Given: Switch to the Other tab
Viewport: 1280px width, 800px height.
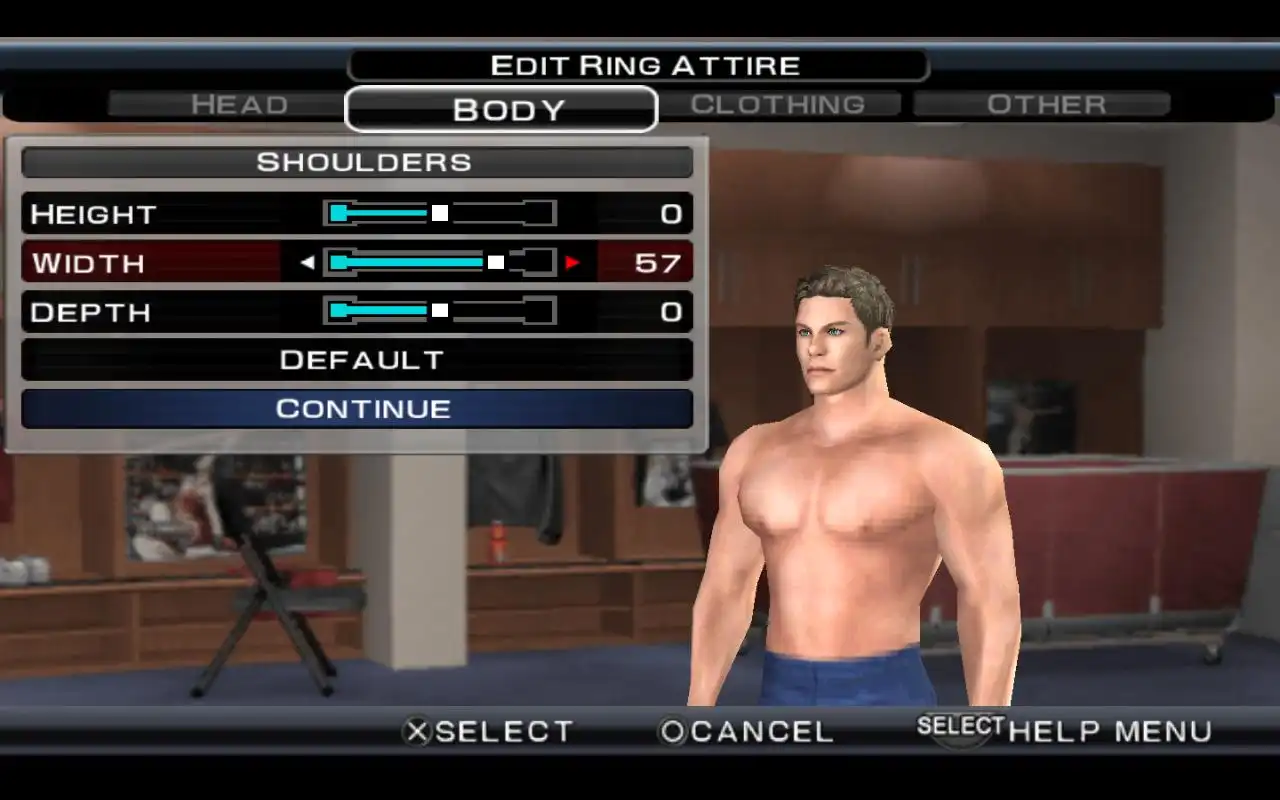Looking at the screenshot, I should (x=1045, y=104).
